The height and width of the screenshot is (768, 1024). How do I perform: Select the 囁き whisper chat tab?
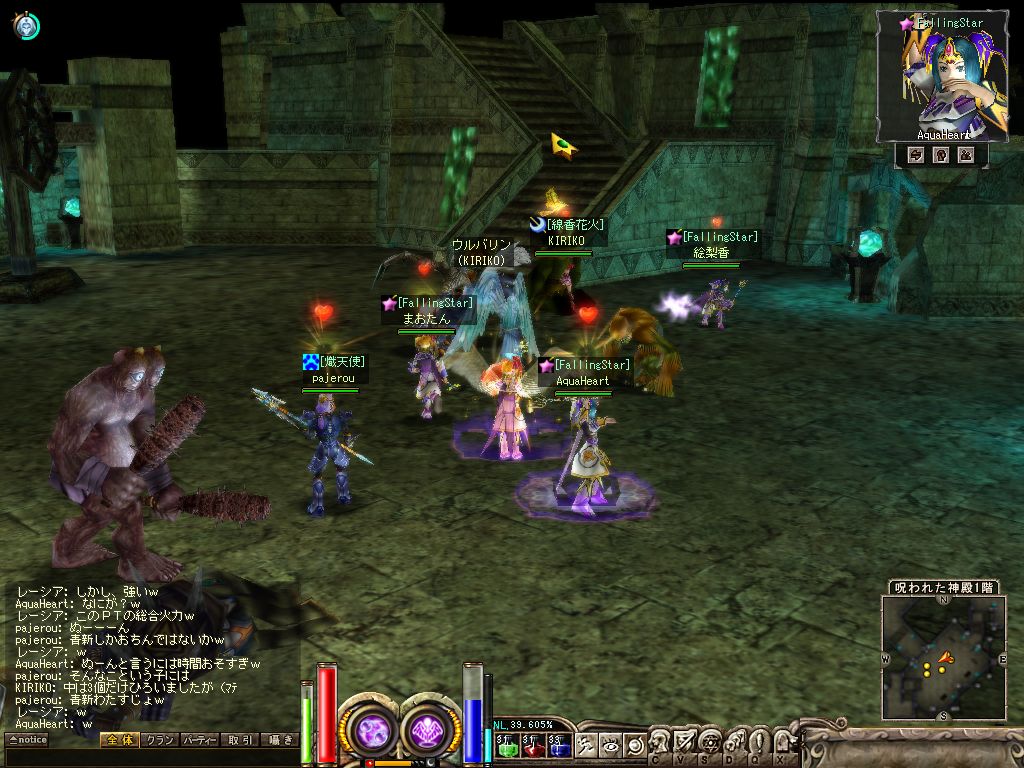[279, 740]
